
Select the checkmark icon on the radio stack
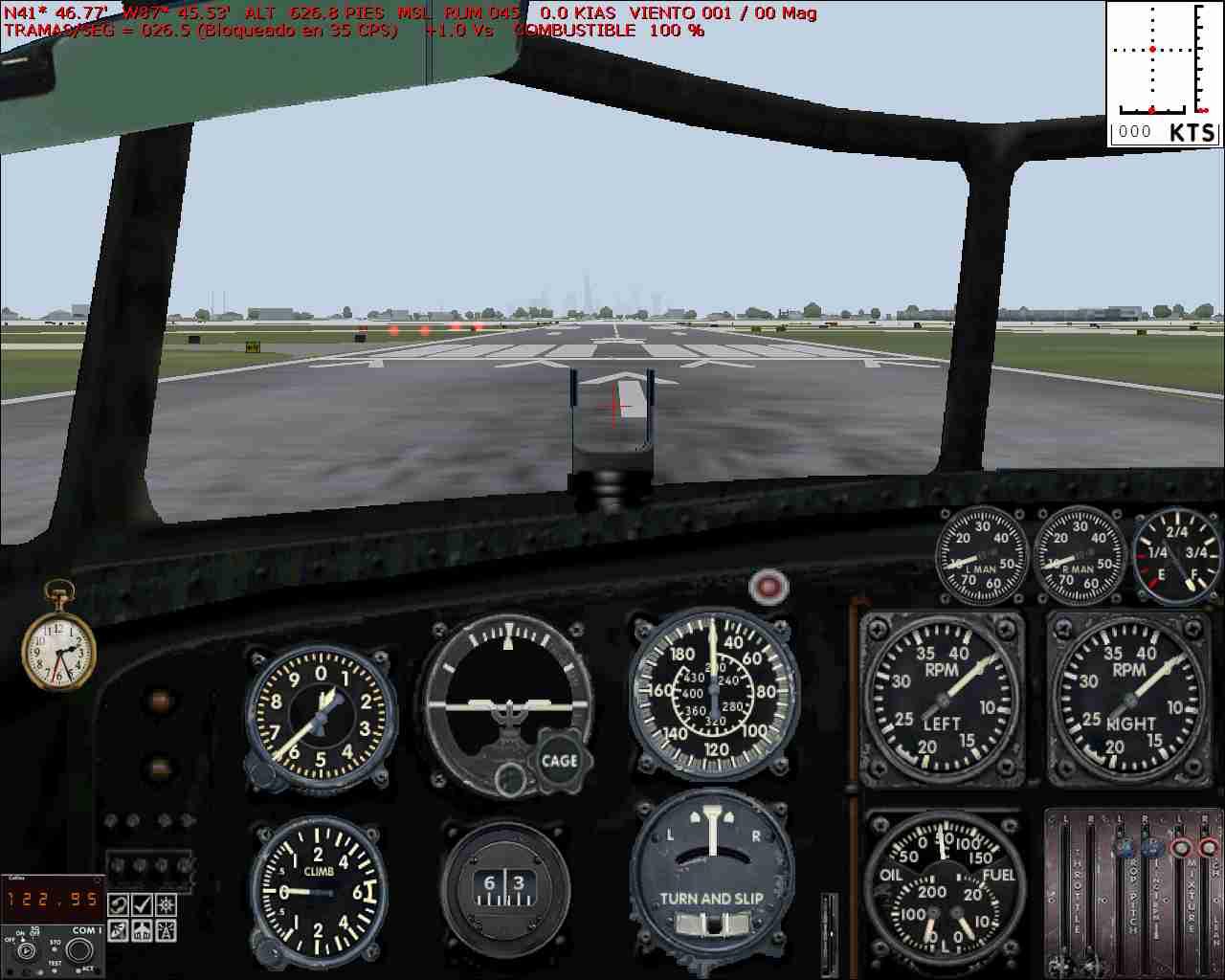(142, 906)
